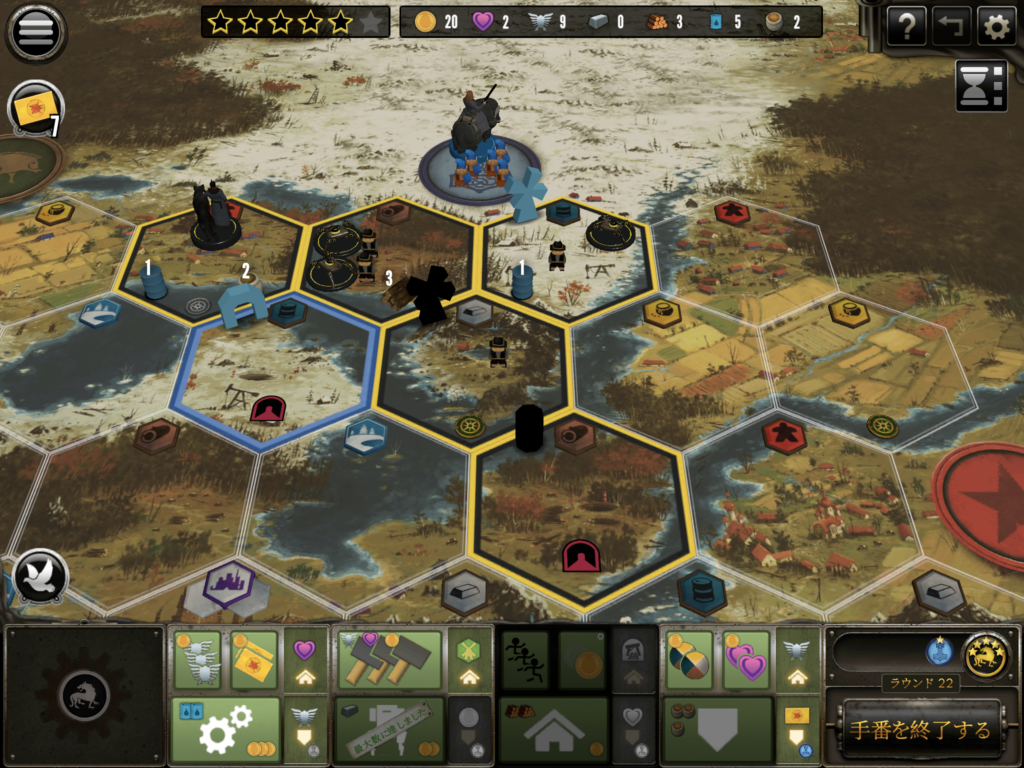
Task: Click the hourglass button
Action: click(x=981, y=85)
